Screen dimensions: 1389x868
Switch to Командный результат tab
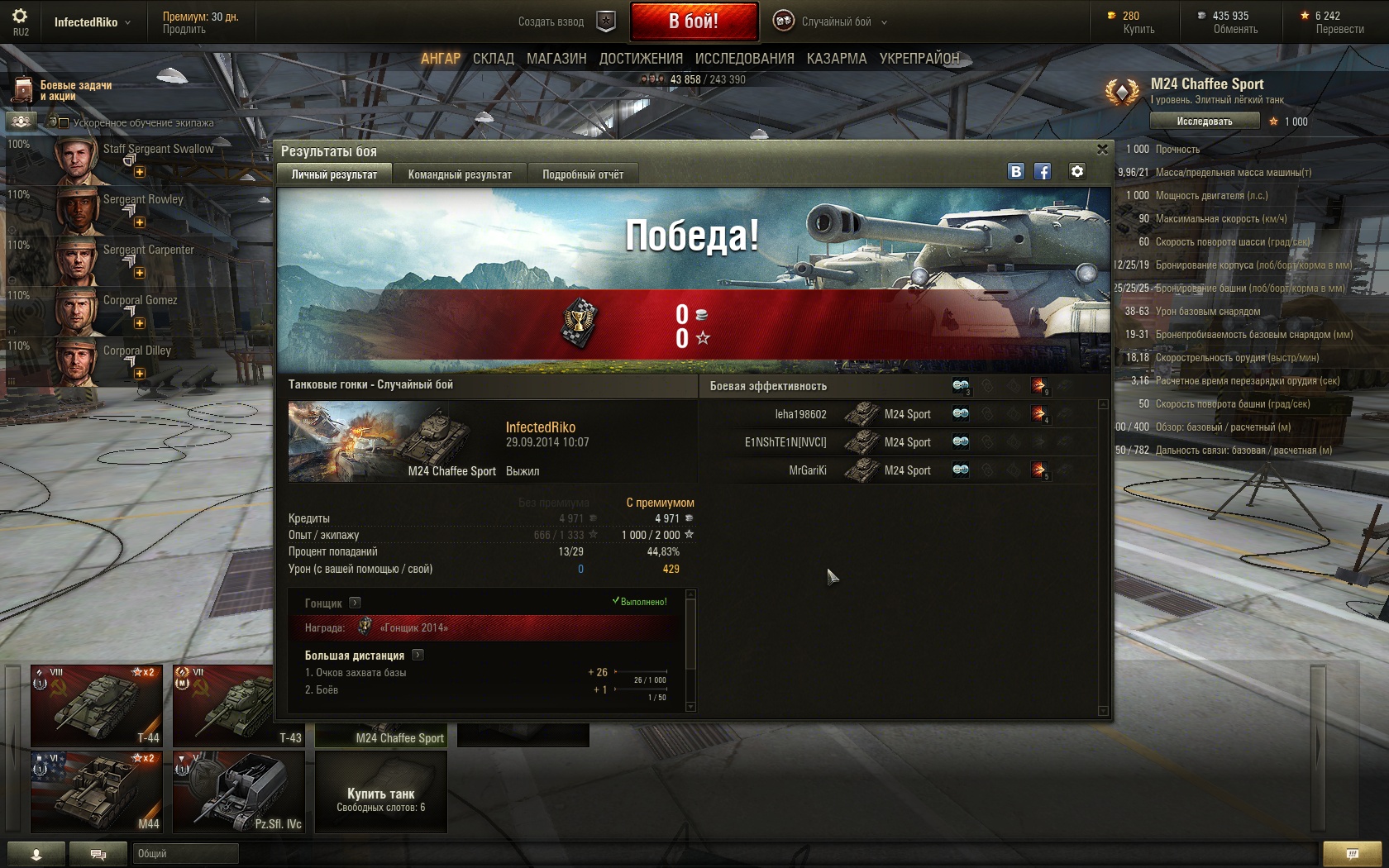pyautogui.click(x=460, y=174)
